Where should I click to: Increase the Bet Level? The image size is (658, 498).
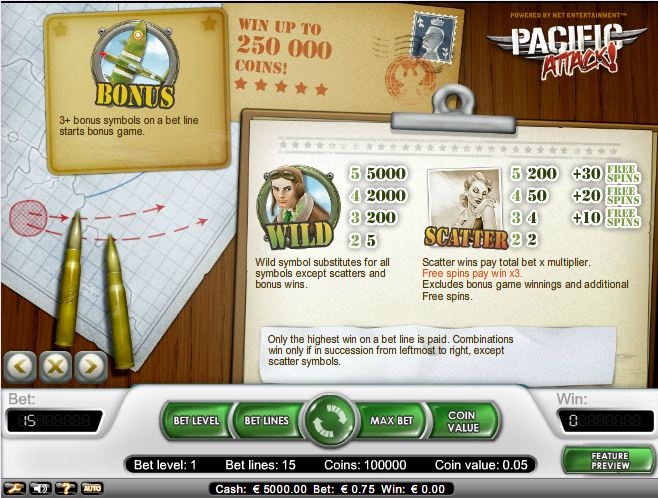[x=196, y=421]
